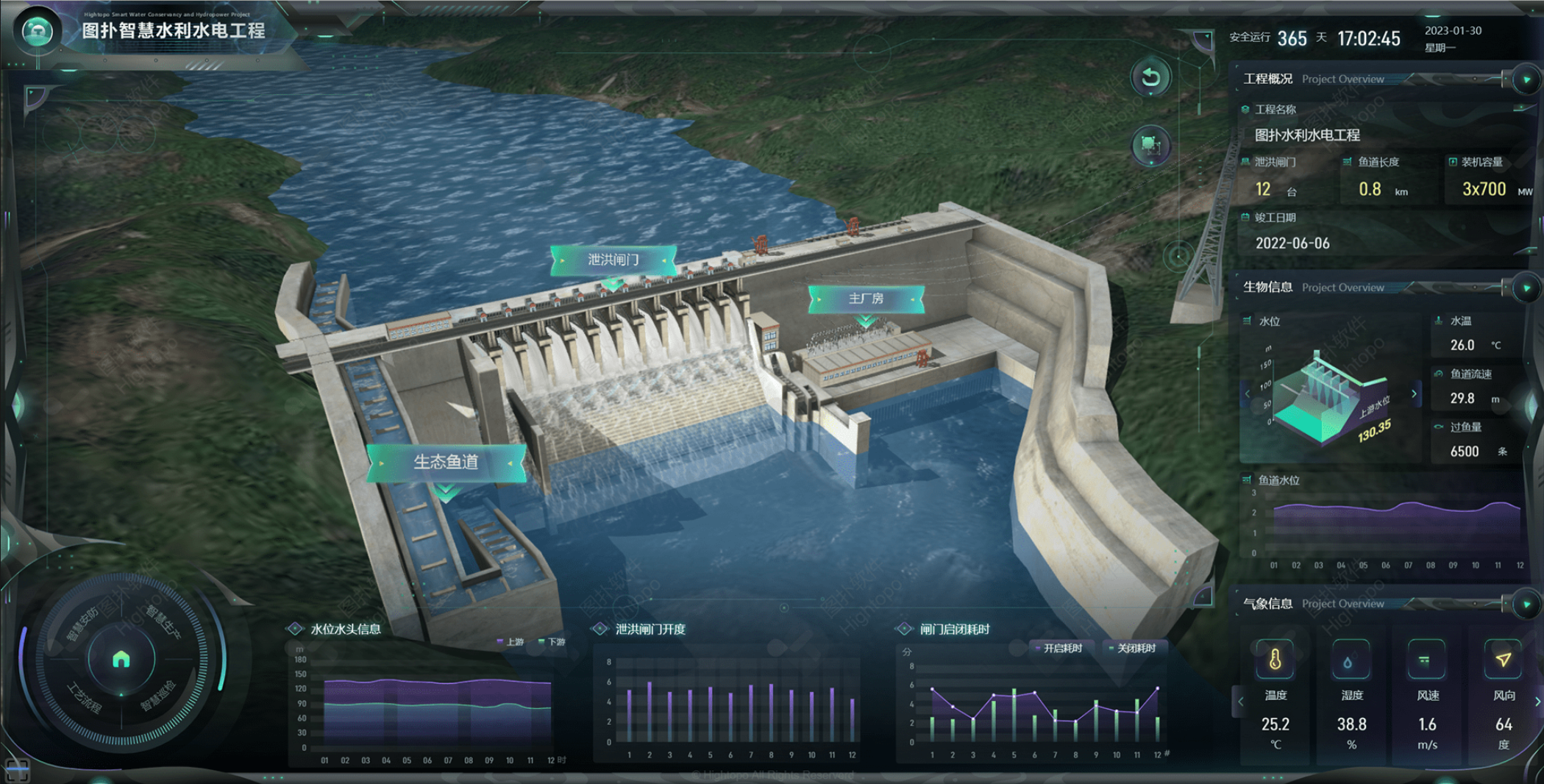Show the next 水位 model with right arrow
The image size is (1544, 784).
coord(1414,394)
